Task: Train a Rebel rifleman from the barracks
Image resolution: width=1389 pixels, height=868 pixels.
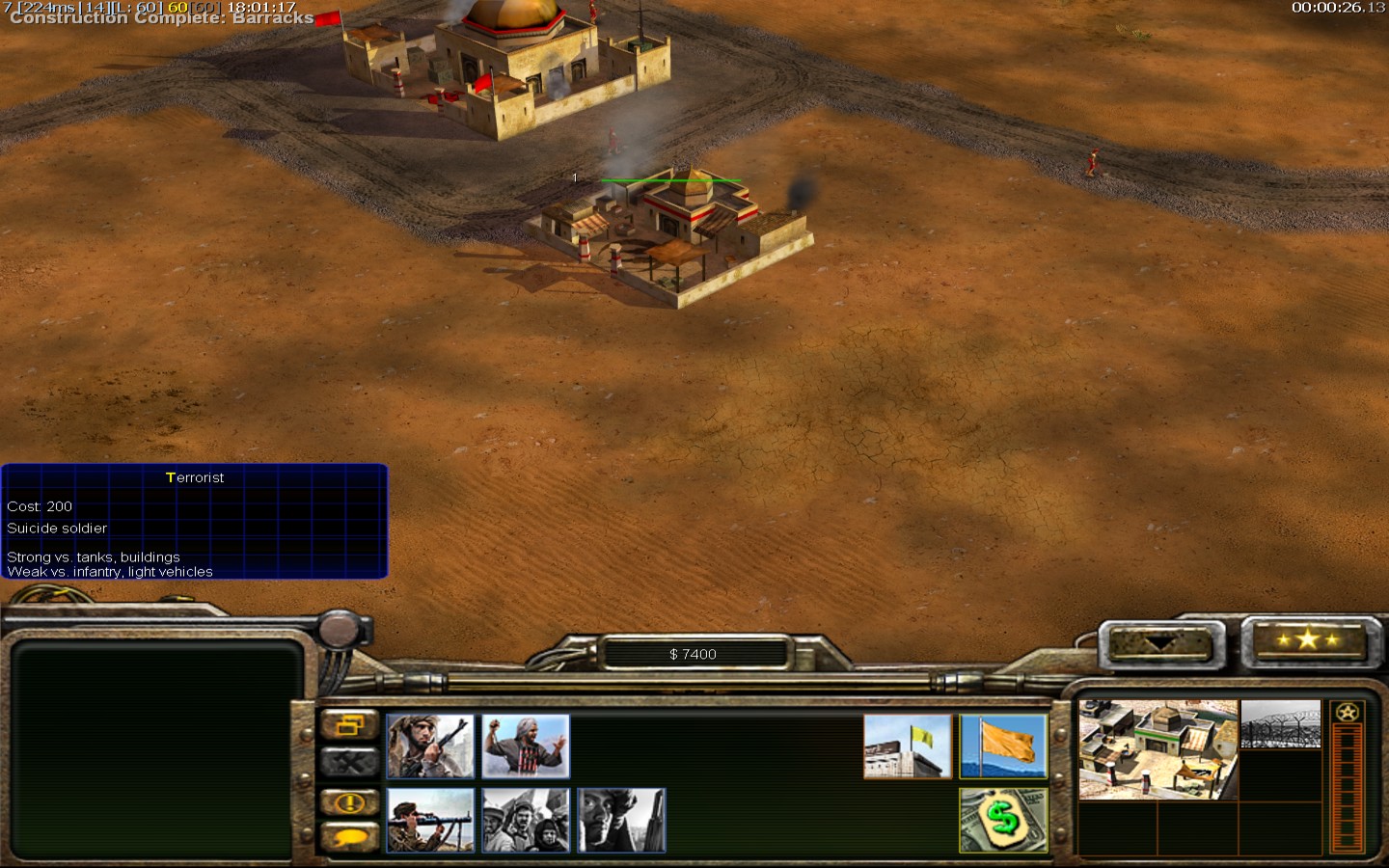Action: (430, 746)
